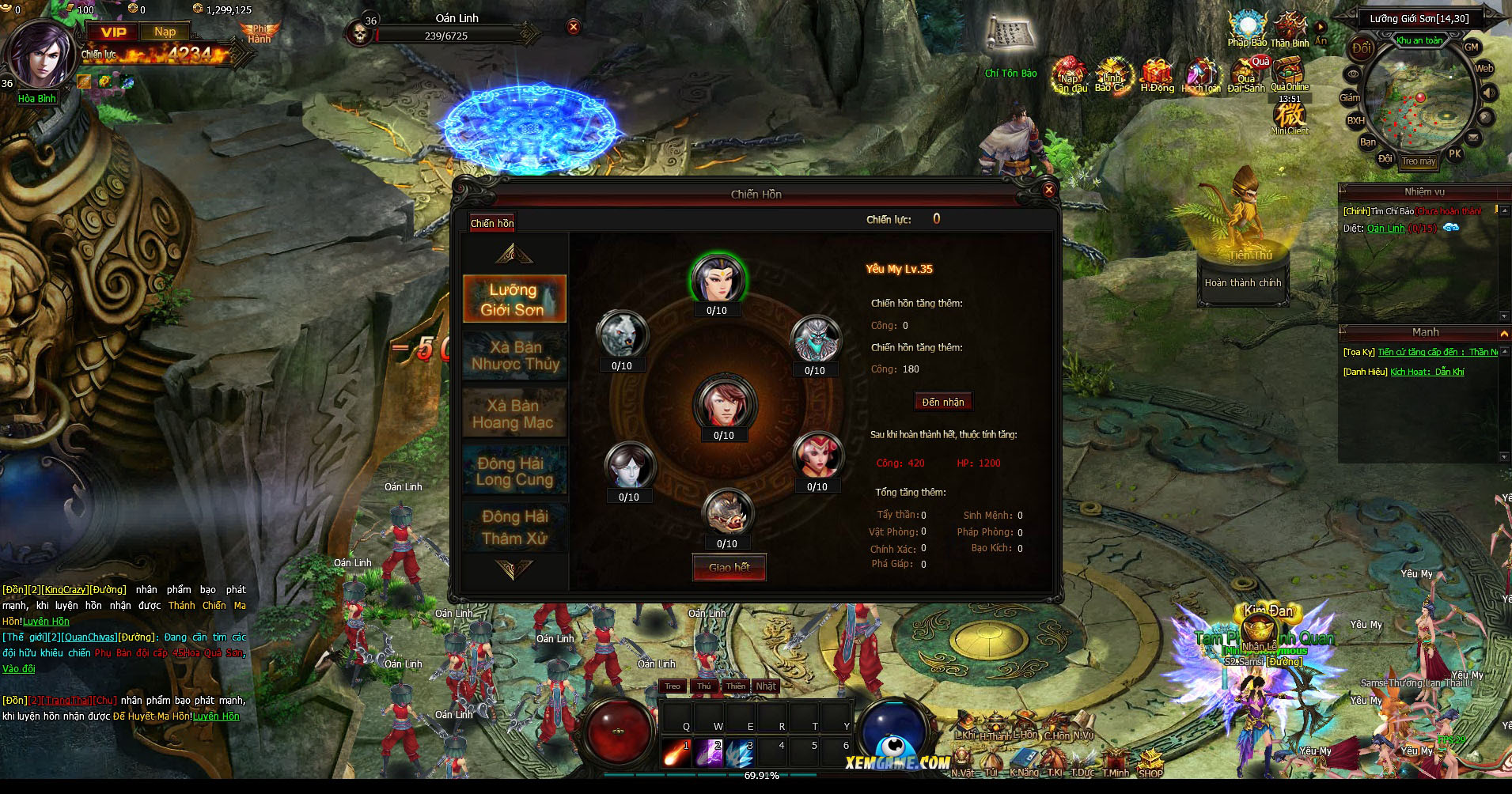Click the Vào đội chat link
Image resolution: width=1512 pixels, height=794 pixels.
[19, 669]
